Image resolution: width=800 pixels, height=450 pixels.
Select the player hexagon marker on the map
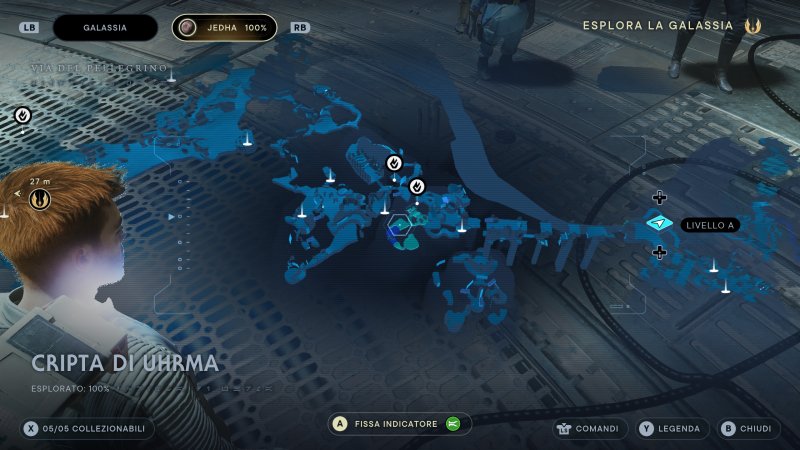[400, 226]
